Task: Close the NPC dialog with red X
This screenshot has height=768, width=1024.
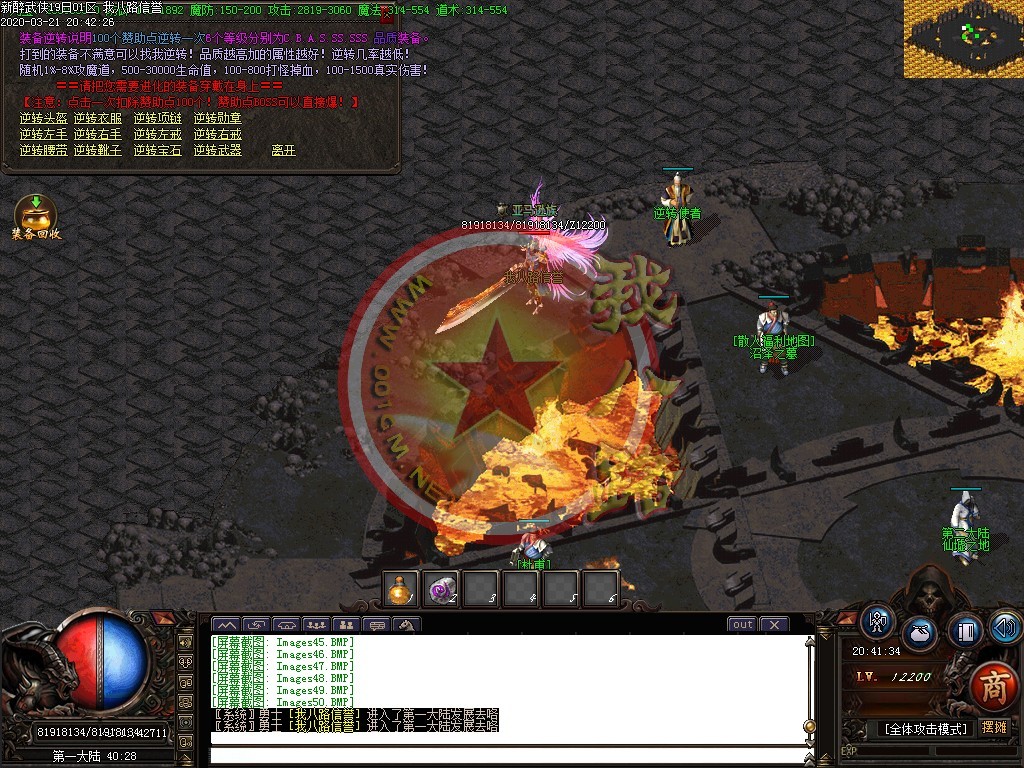Action: (388, 15)
